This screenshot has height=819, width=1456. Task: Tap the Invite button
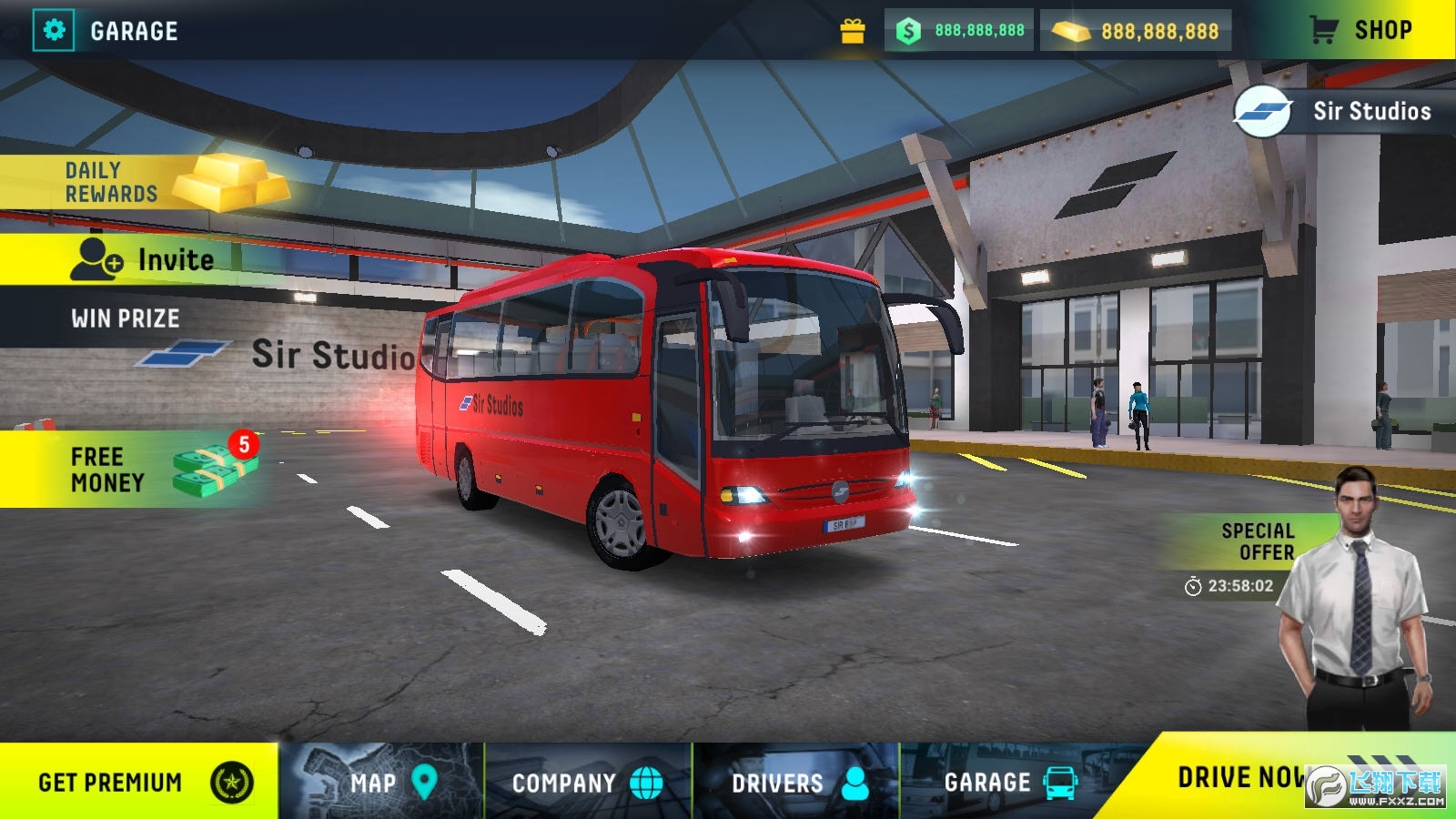146,260
